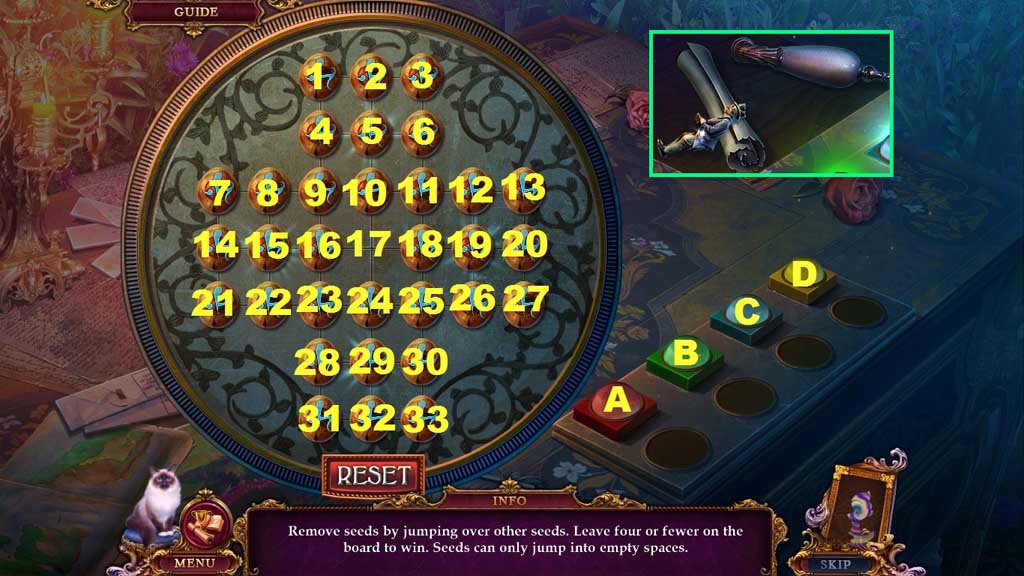Skip the puzzle with the Skip button
1024x576 pixels.
(836, 564)
